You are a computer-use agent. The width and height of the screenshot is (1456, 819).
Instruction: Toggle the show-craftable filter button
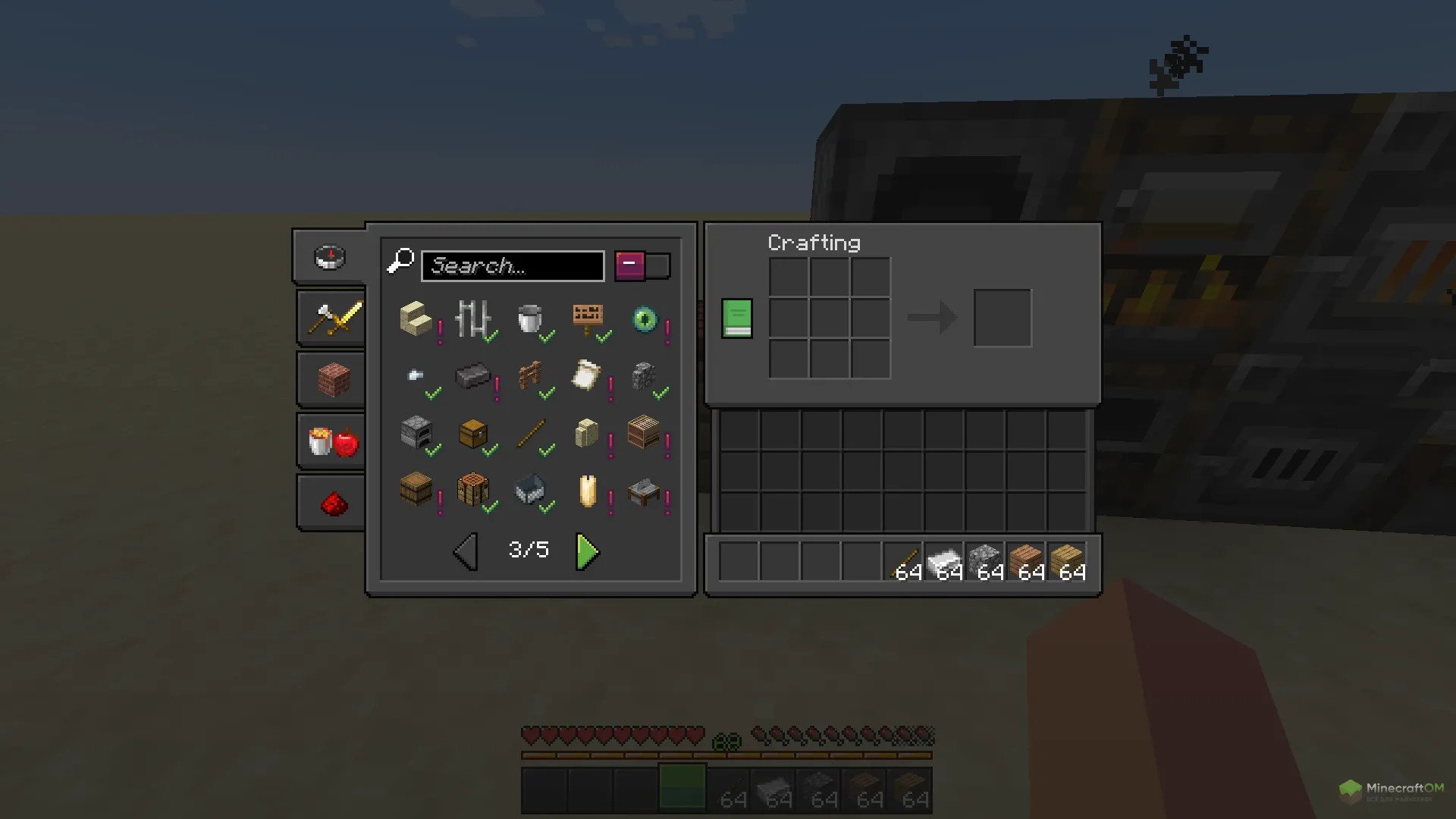tap(642, 266)
